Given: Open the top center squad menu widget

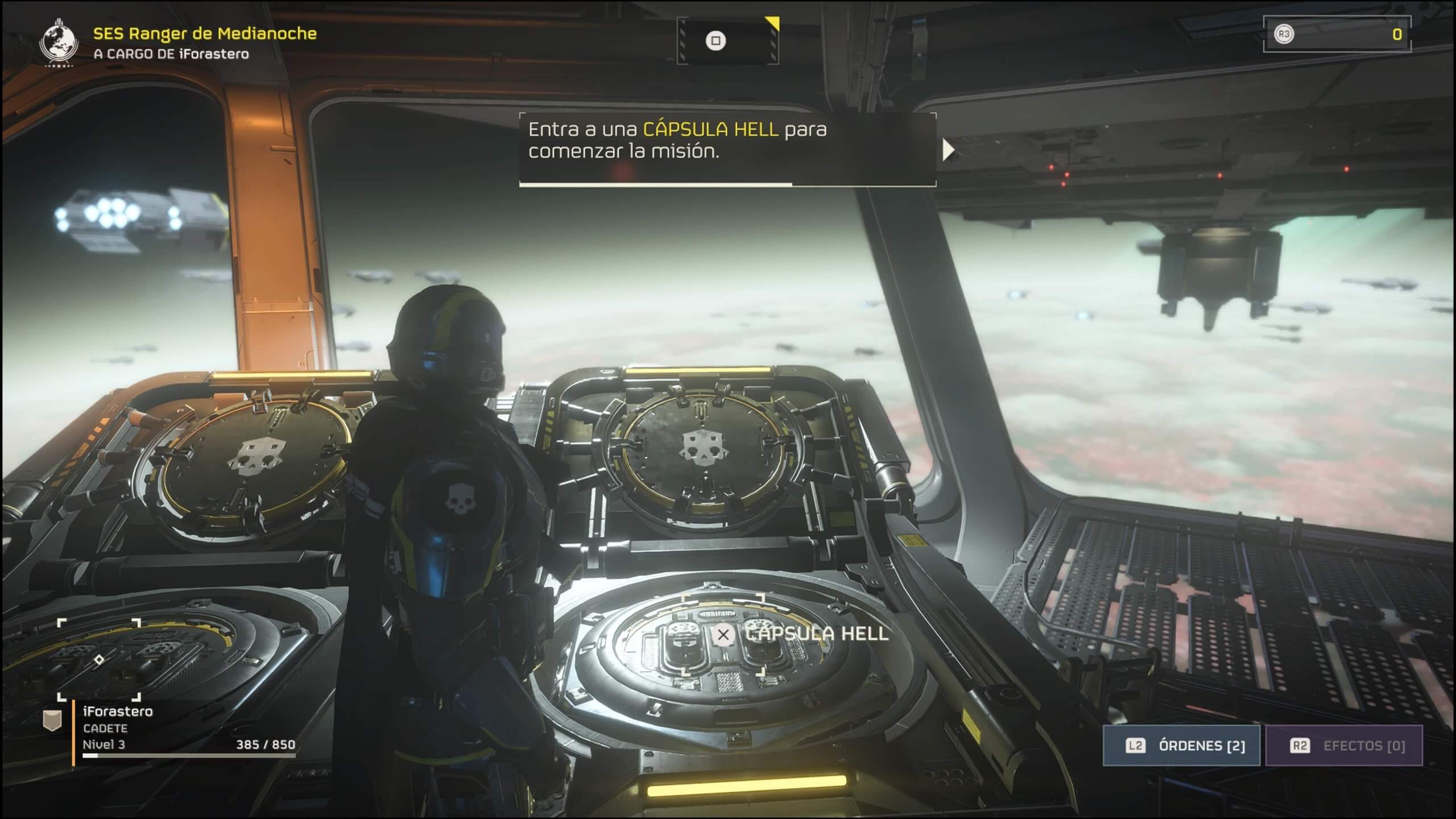Looking at the screenshot, I should tap(727, 41).
